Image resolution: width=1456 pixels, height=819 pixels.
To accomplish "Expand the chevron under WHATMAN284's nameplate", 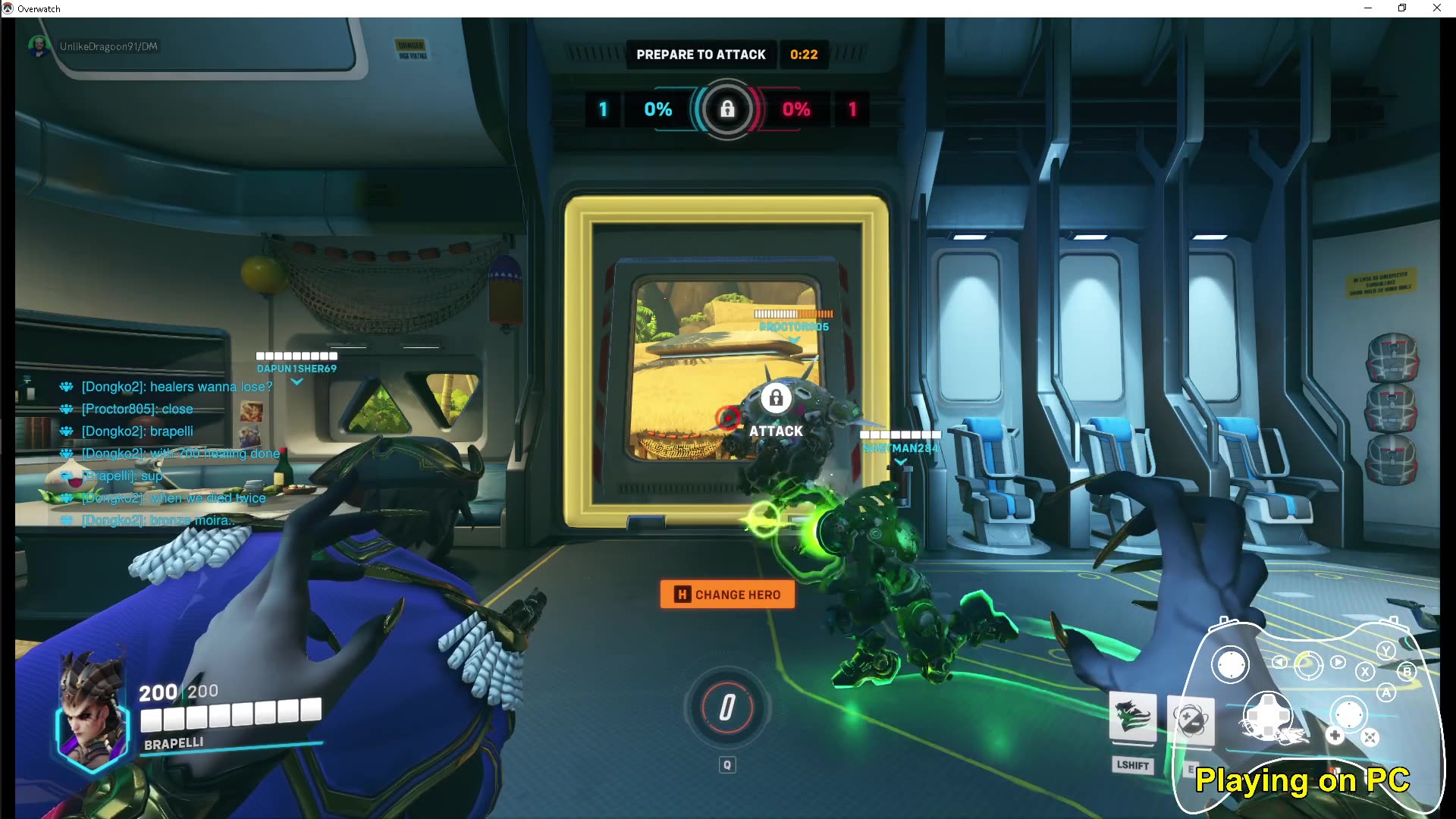I will (x=901, y=460).
